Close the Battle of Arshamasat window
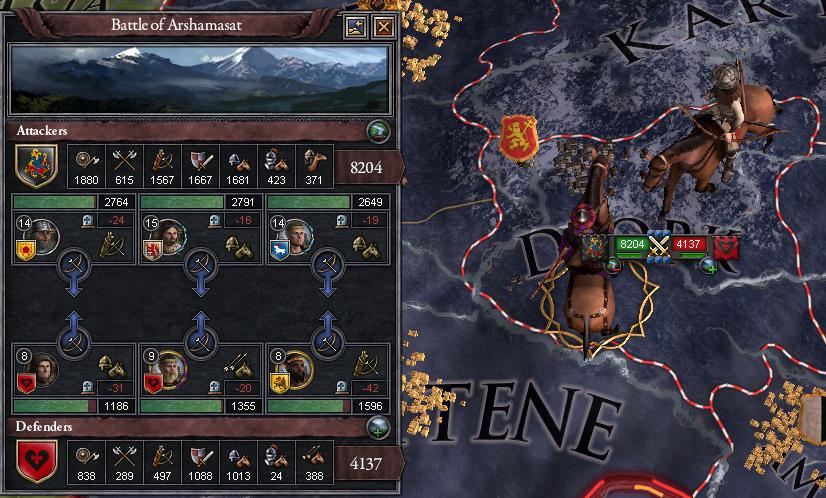 (x=383, y=25)
